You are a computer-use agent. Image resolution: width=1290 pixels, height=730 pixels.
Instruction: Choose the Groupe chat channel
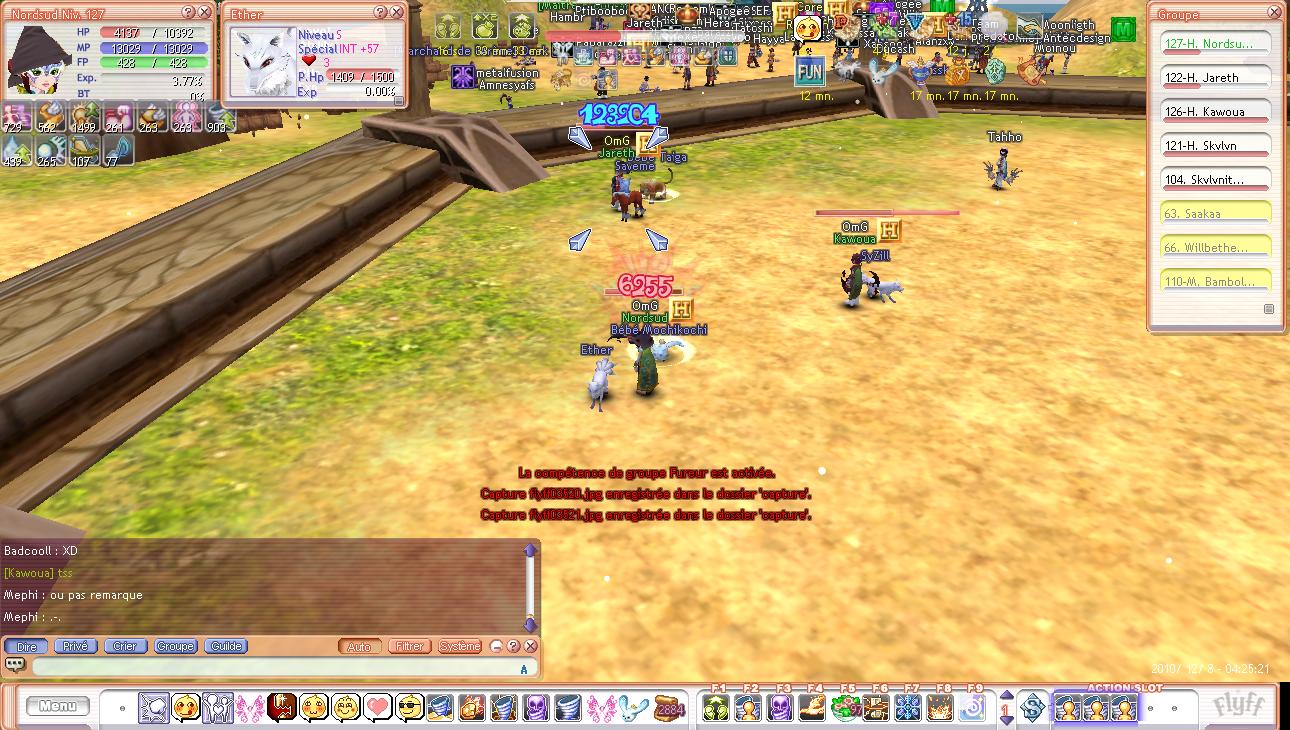[x=175, y=646]
